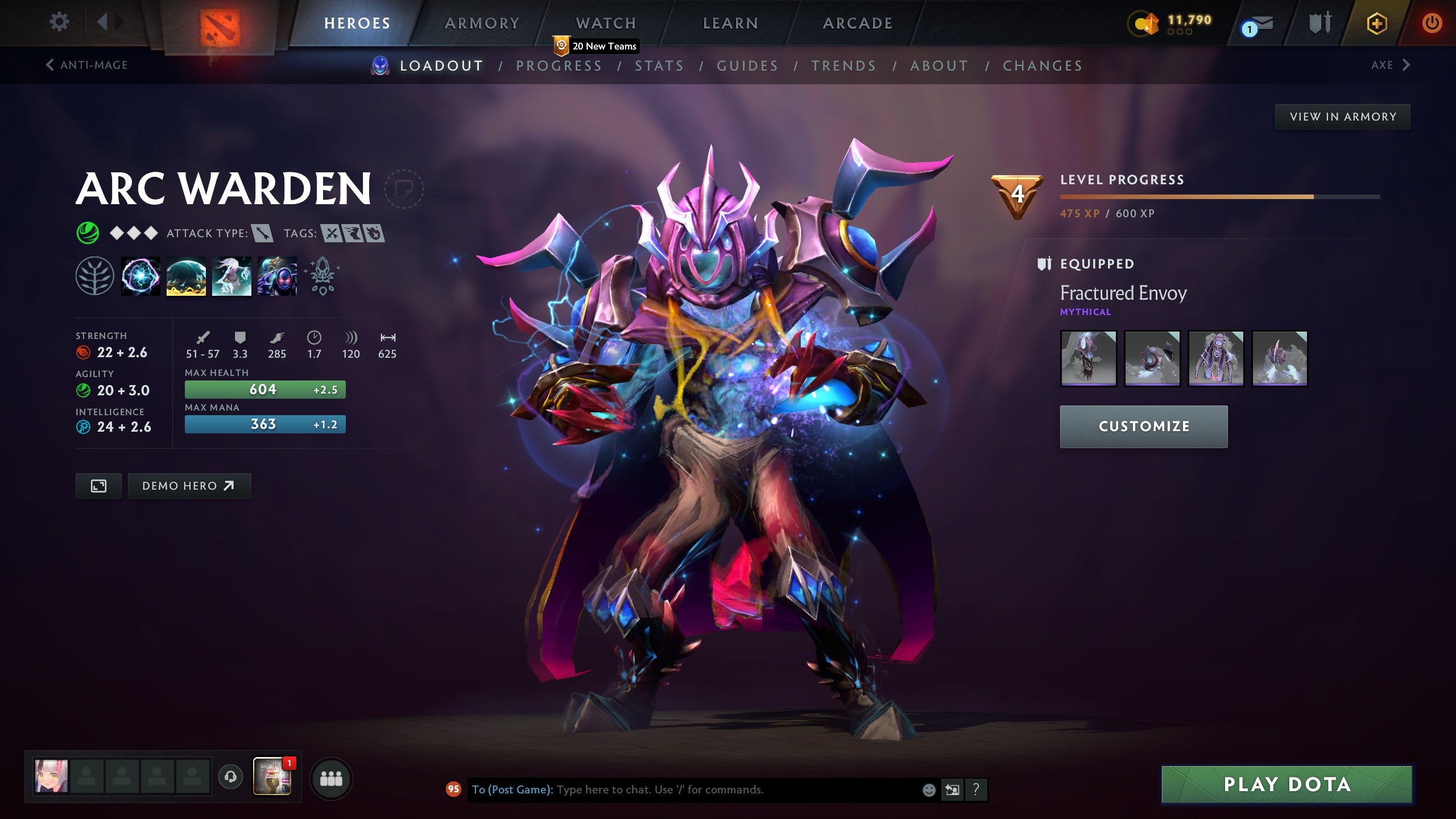Image resolution: width=1456 pixels, height=819 pixels.
Task: Toggle fullscreen hero preview next to Demo Hero
Action: coord(98,486)
